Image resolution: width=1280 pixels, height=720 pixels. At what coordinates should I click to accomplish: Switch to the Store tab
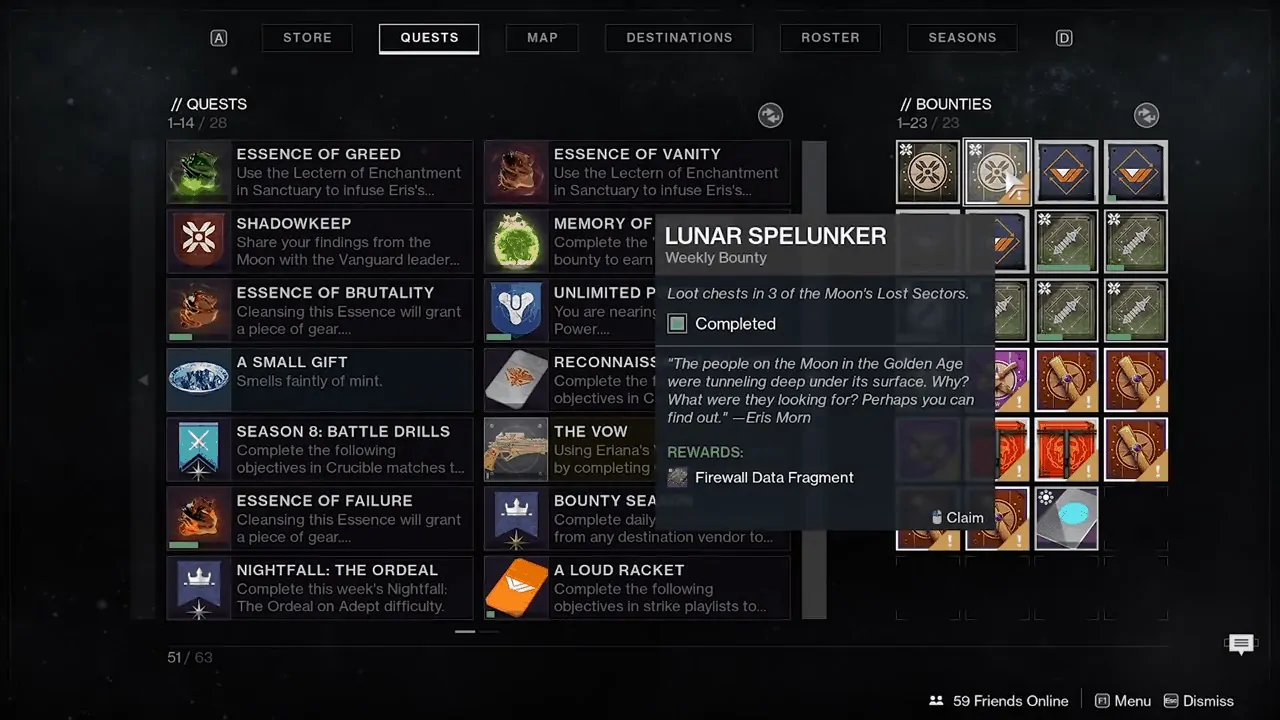307,37
